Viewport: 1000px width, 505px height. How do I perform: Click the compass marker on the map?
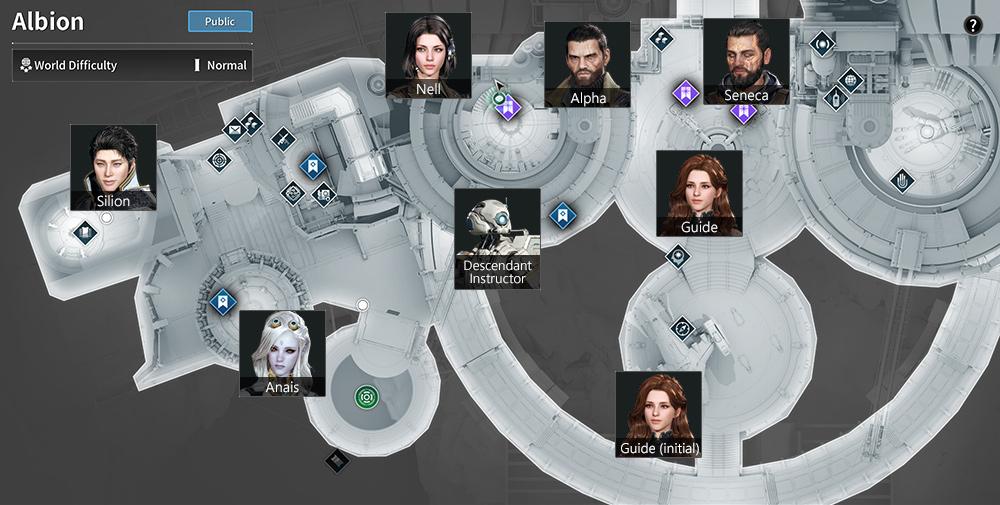pyautogui.click(x=682, y=326)
